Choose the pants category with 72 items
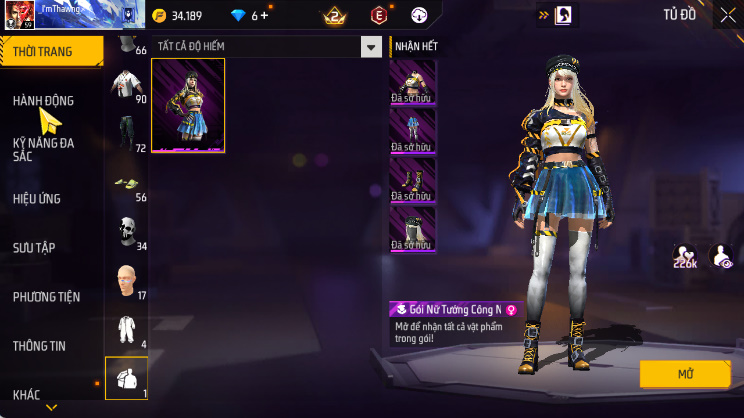This screenshot has width=744, height=418. click(125, 133)
